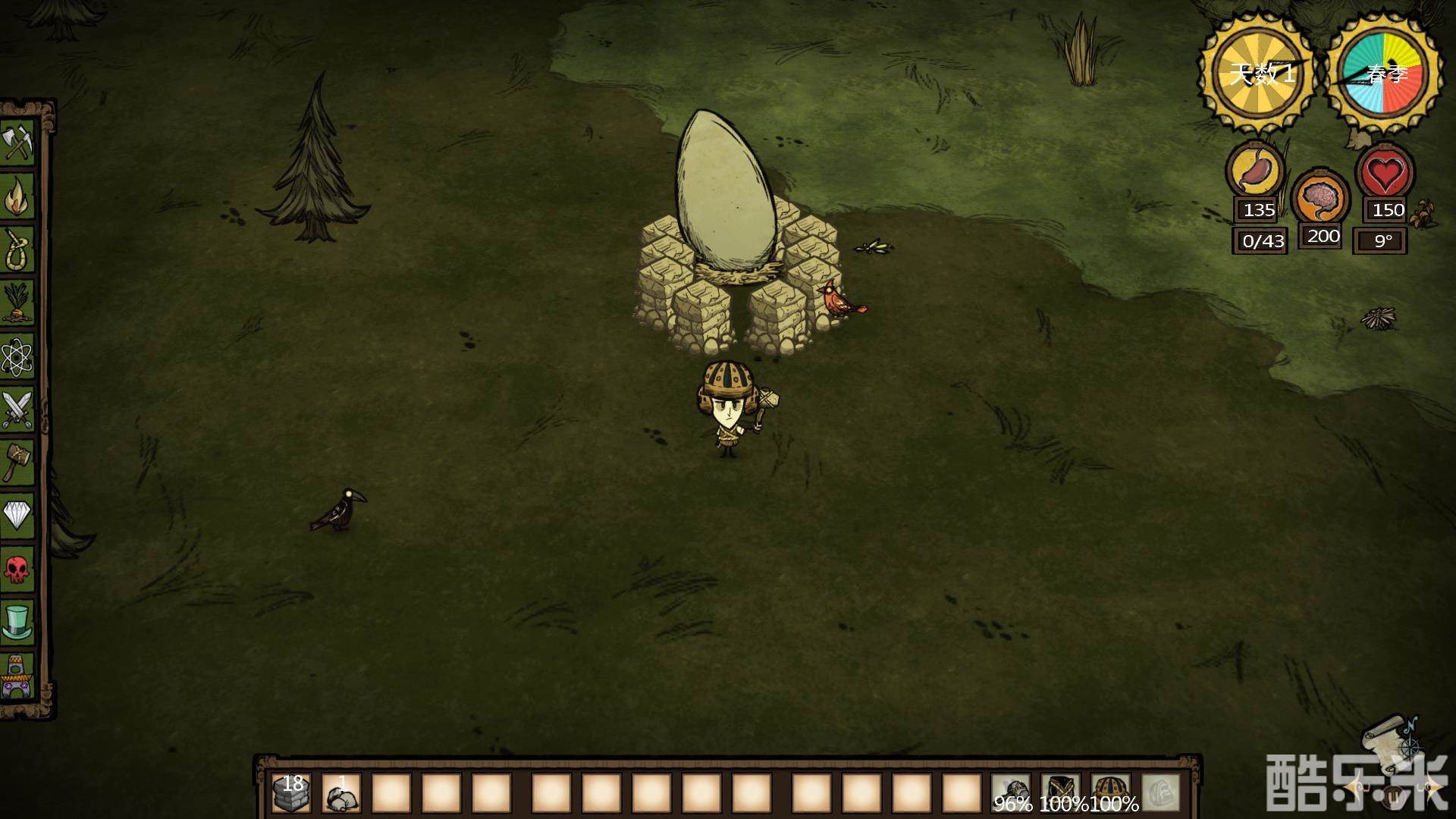Select the equipped body armor slot
The height and width of the screenshot is (819, 1456).
pos(1060,793)
